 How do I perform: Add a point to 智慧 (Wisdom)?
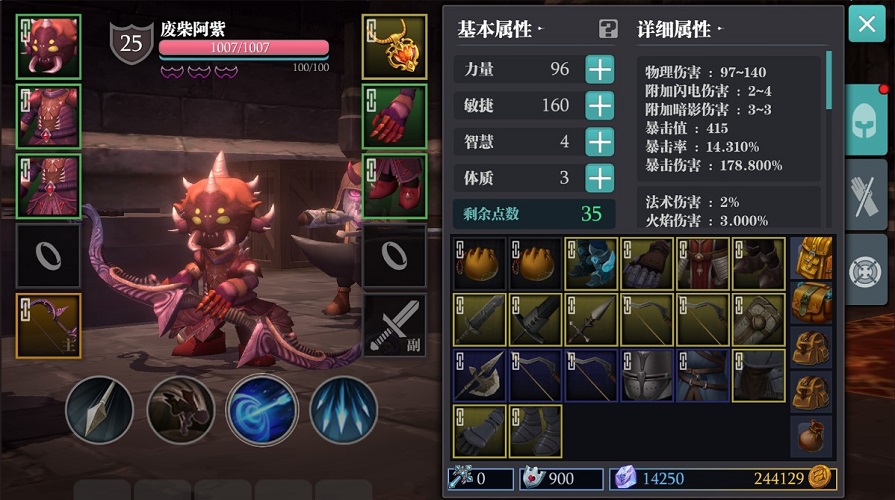point(599,142)
